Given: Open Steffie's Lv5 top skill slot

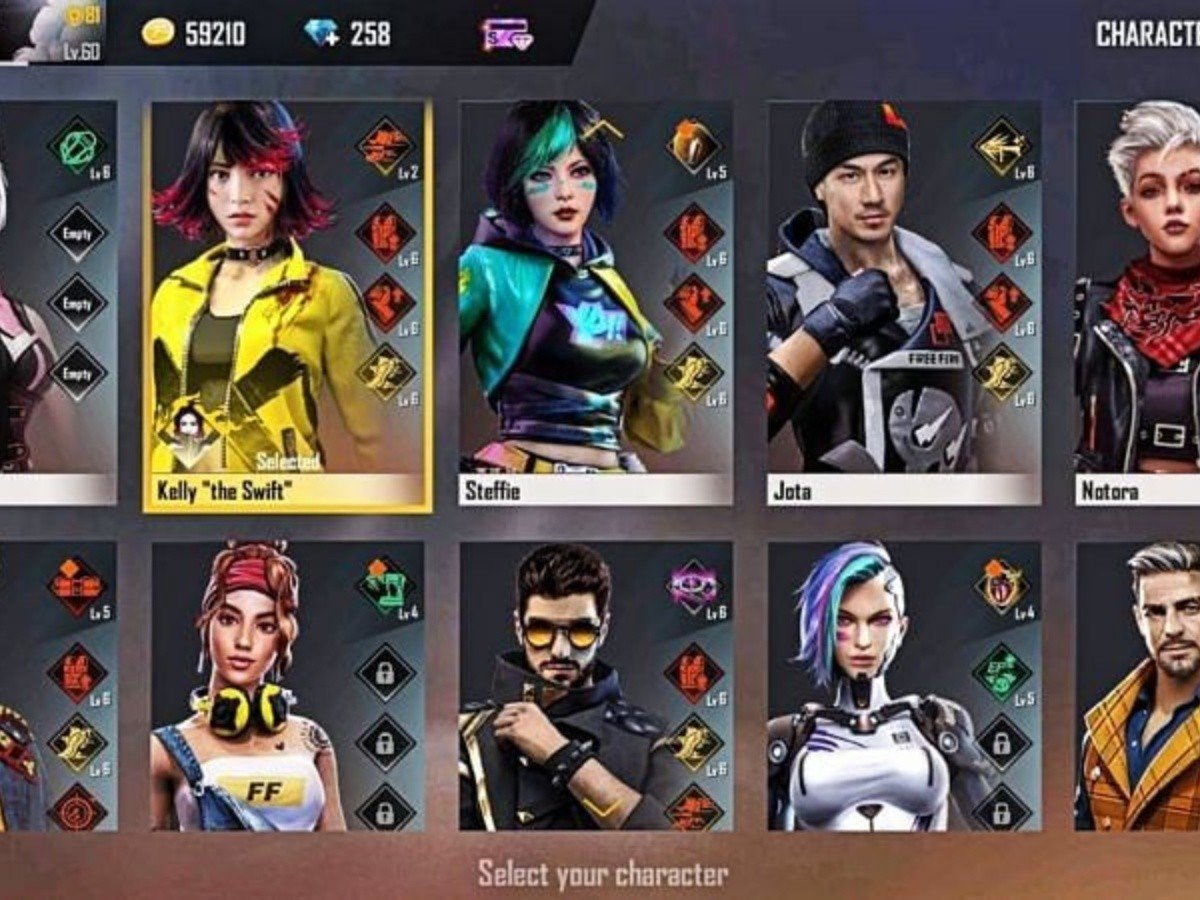Looking at the screenshot, I should click(694, 146).
